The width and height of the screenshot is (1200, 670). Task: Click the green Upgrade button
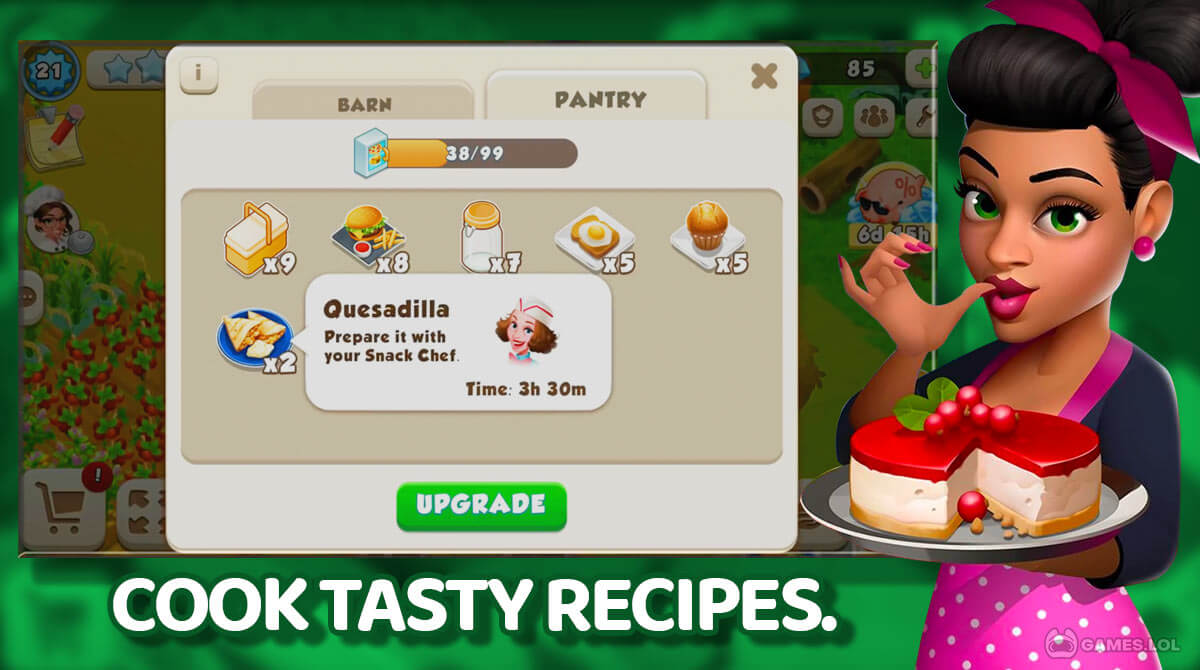point(481,505)
